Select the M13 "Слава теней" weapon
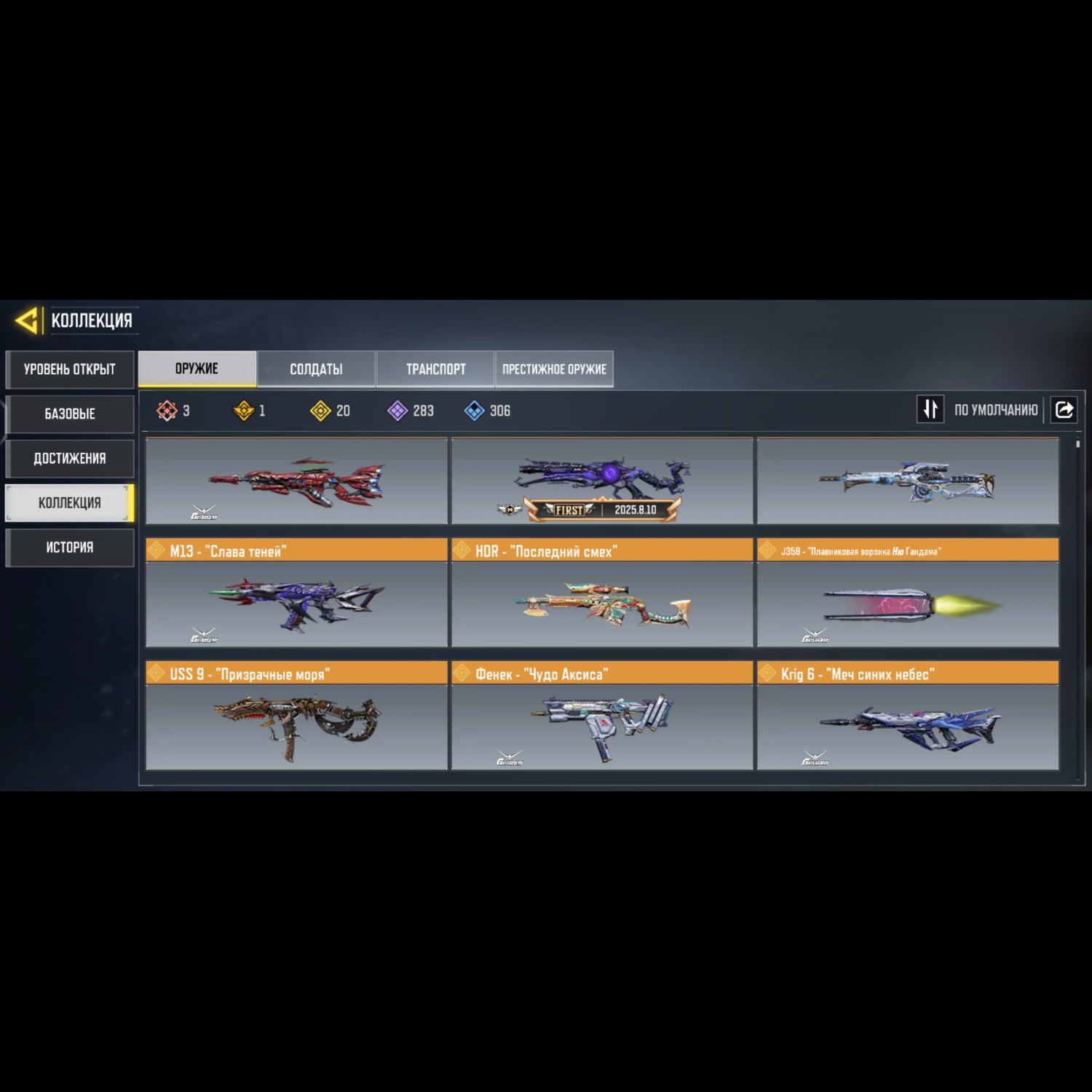Viewport: 1092px width, 1092px height. tap(296, 603)
